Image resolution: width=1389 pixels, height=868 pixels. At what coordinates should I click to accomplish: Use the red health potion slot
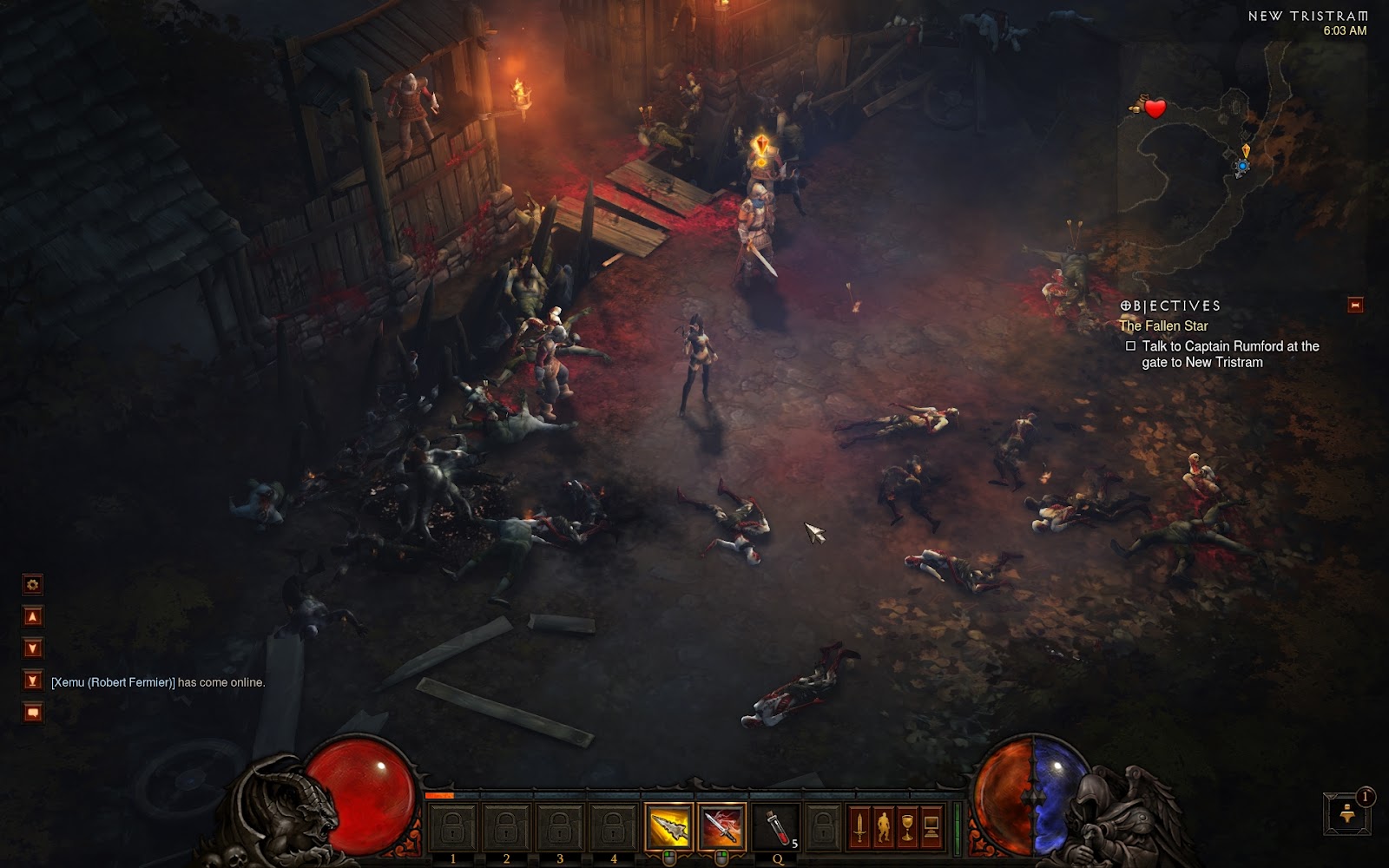(775, 826)
